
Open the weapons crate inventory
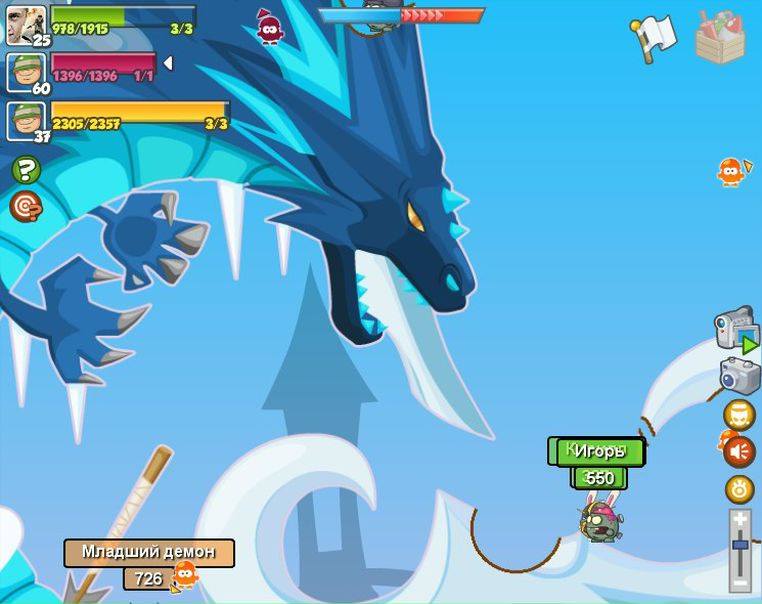(x=719, y=37)
